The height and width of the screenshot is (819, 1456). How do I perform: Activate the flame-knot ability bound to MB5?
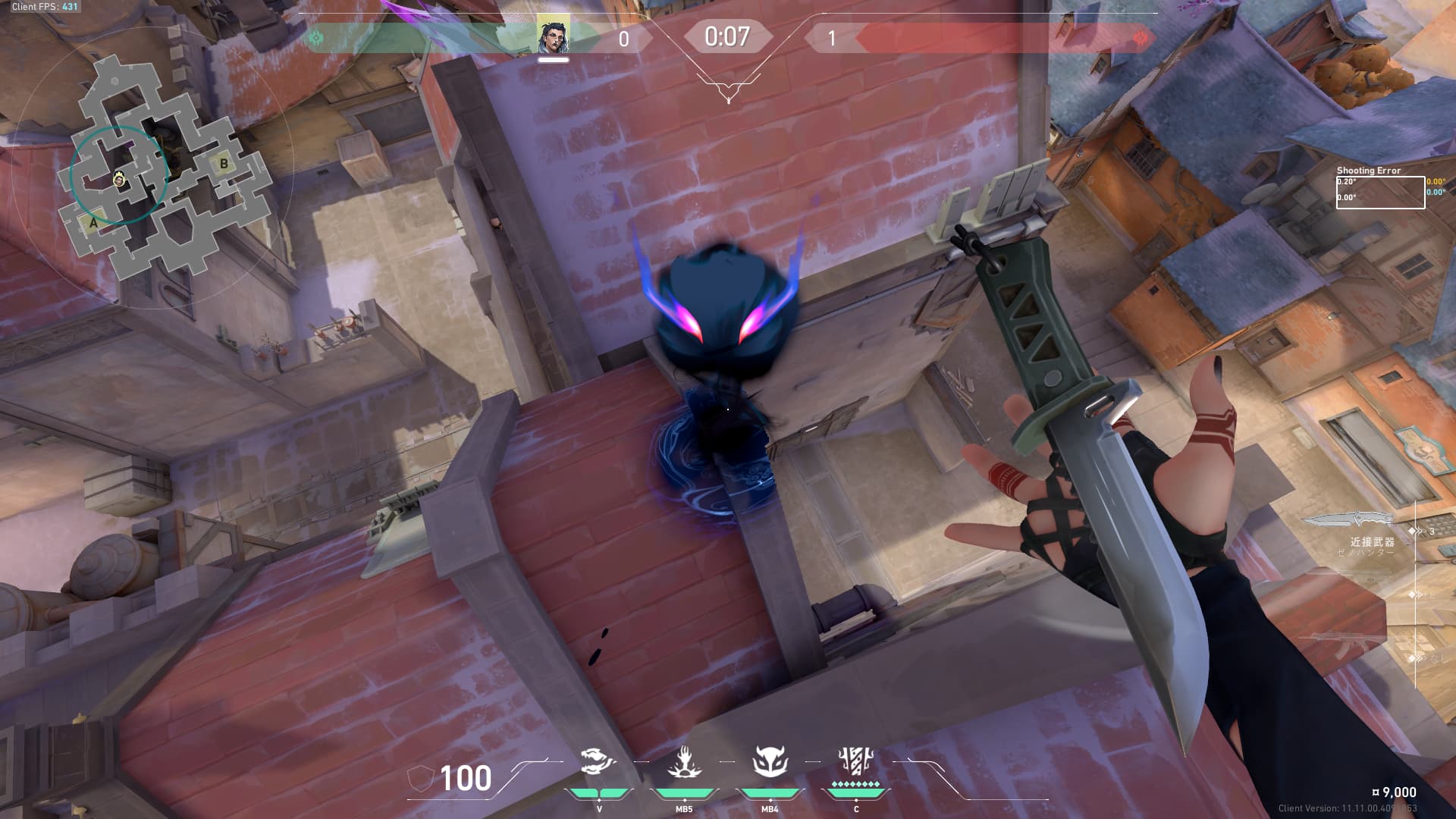(684, 762)
